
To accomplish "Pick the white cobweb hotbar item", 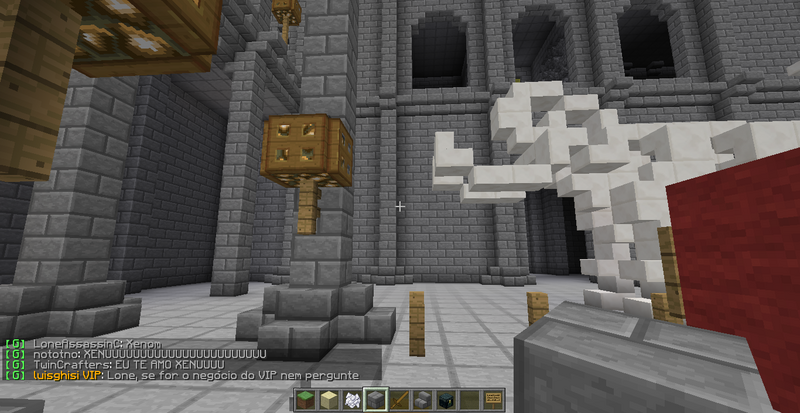I will point(351,400).
